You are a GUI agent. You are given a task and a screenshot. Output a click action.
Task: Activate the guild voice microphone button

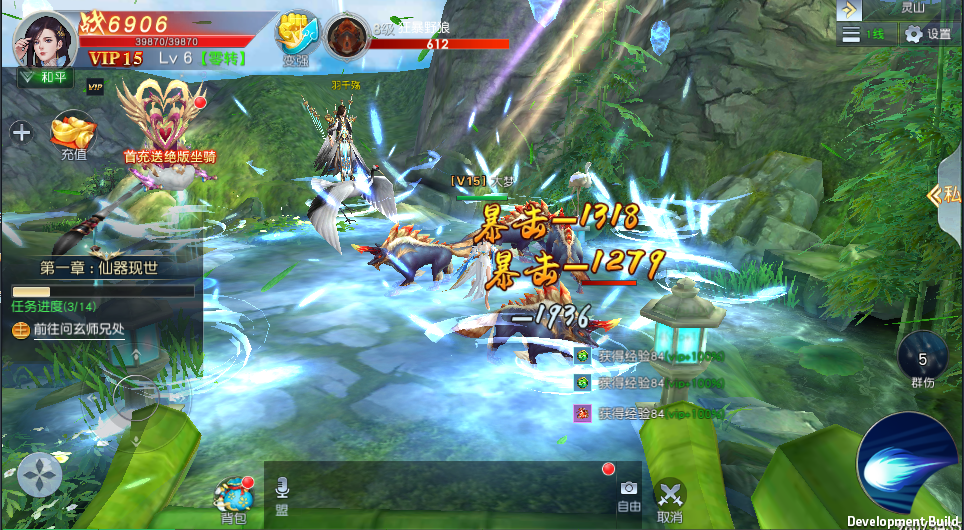click(283, 494)
